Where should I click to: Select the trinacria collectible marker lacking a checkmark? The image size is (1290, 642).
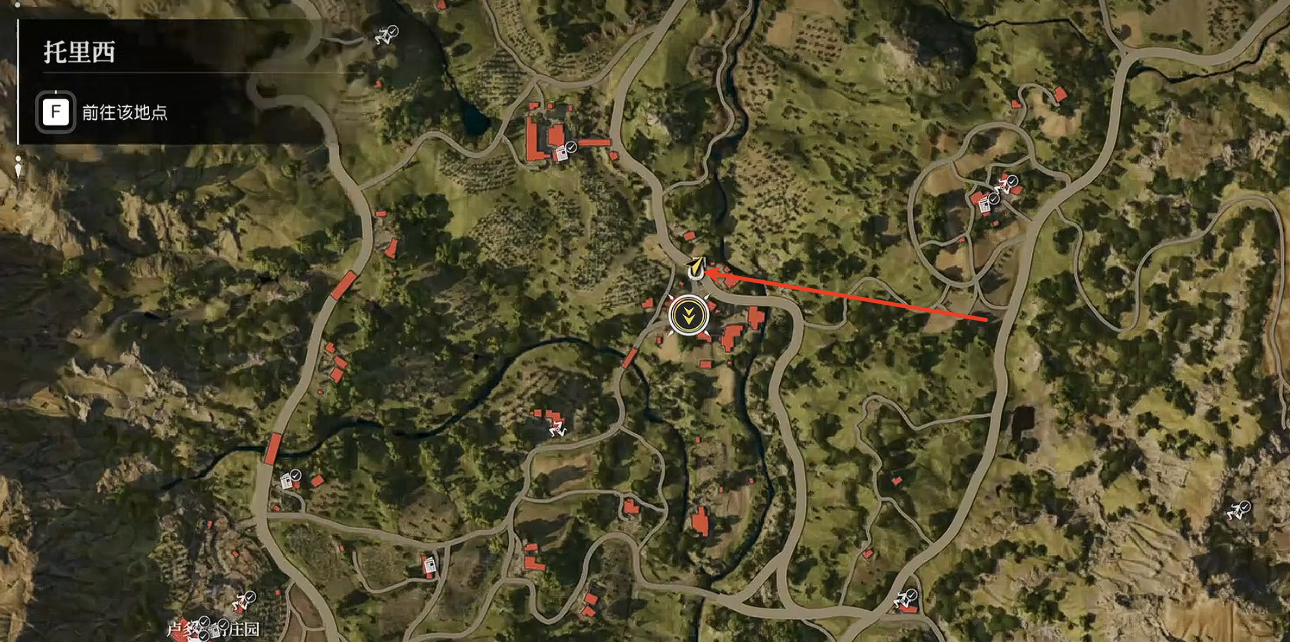click(556, 428)
